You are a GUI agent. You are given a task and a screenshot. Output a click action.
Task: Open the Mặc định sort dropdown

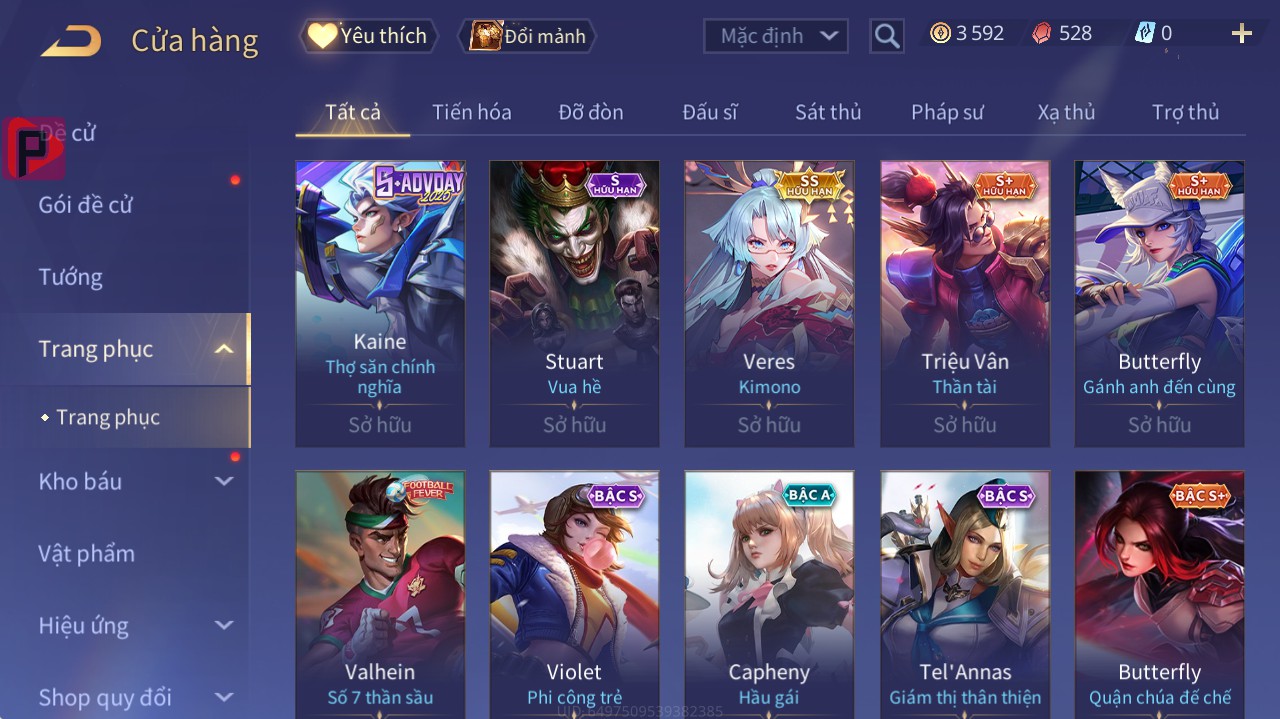pyautogui.click(x=776, y=36)
